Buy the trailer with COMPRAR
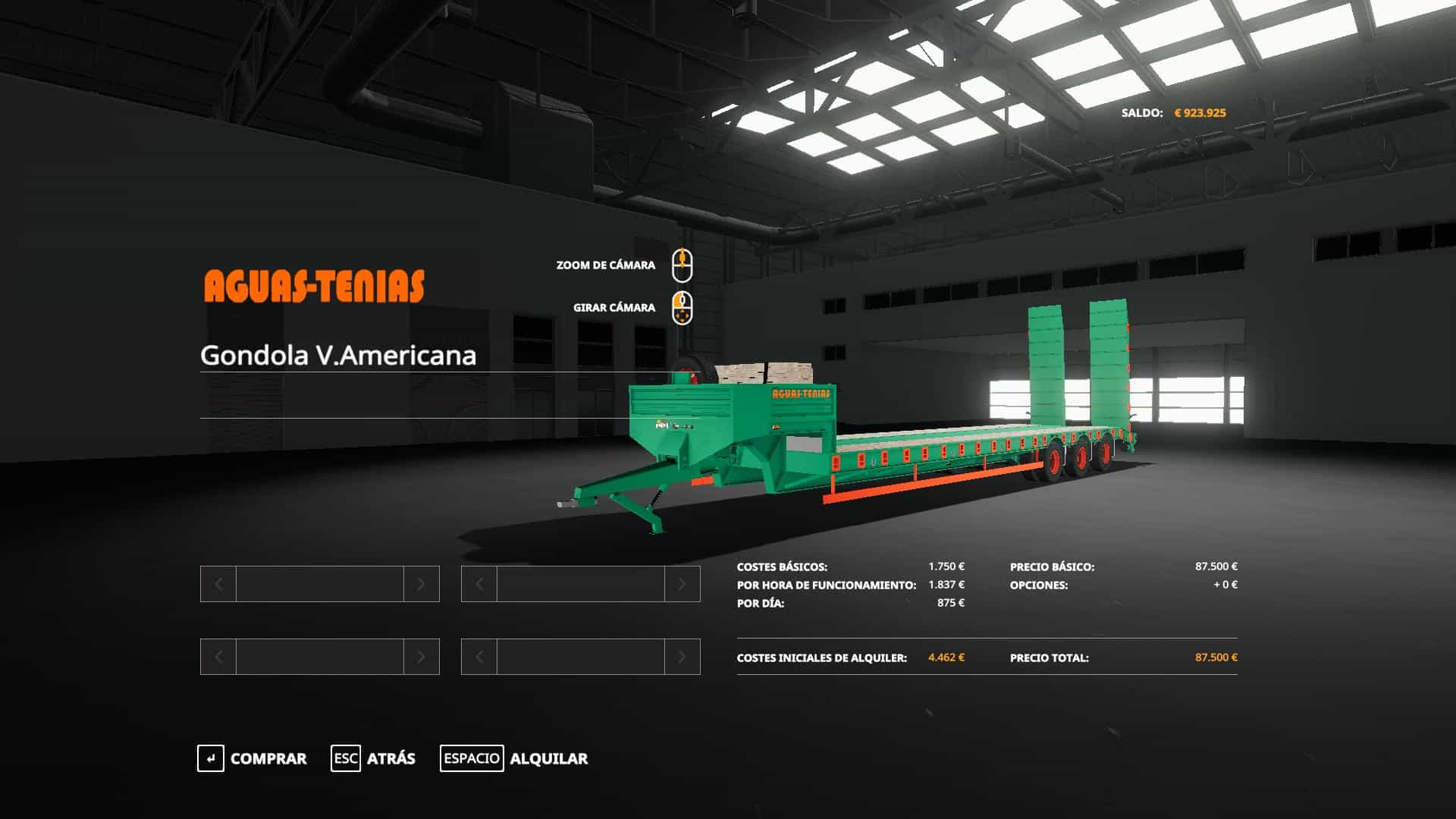The height and width of the screenshot is (819, 1456). pos(253,758)
